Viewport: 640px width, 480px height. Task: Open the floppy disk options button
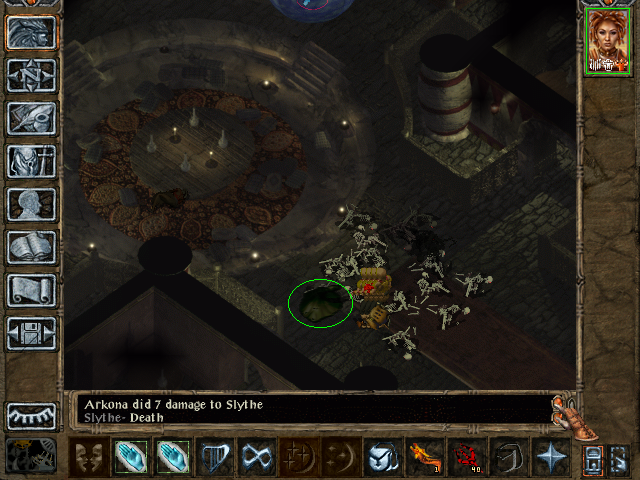(31, 333)
